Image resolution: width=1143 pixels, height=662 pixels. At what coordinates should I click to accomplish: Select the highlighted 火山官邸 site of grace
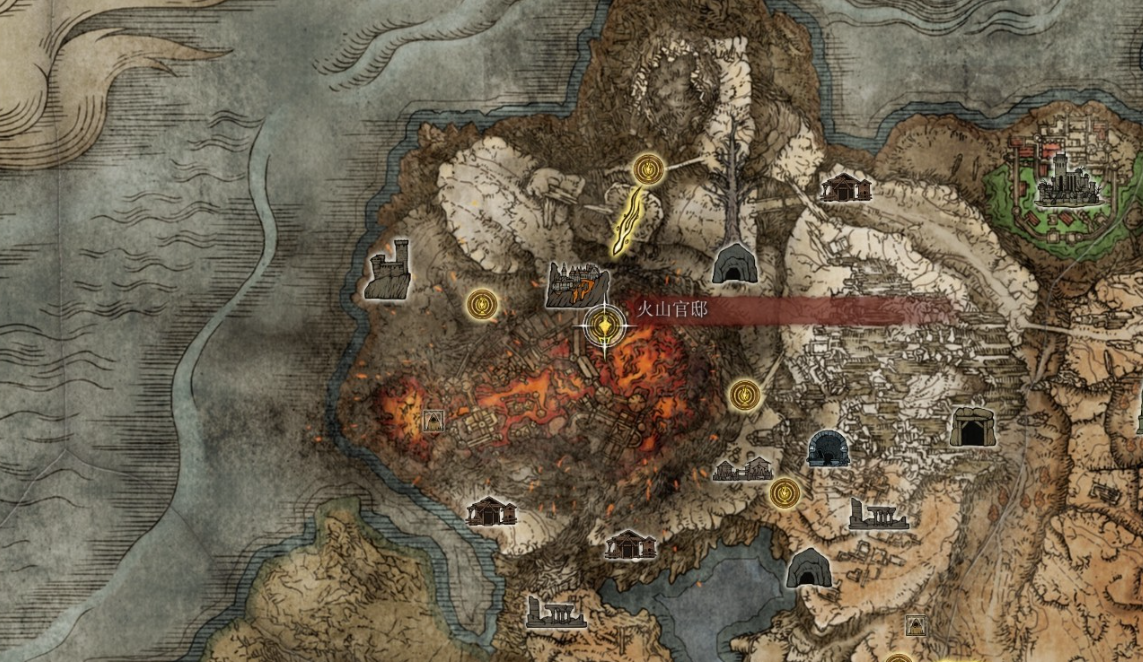pos(605,325)
